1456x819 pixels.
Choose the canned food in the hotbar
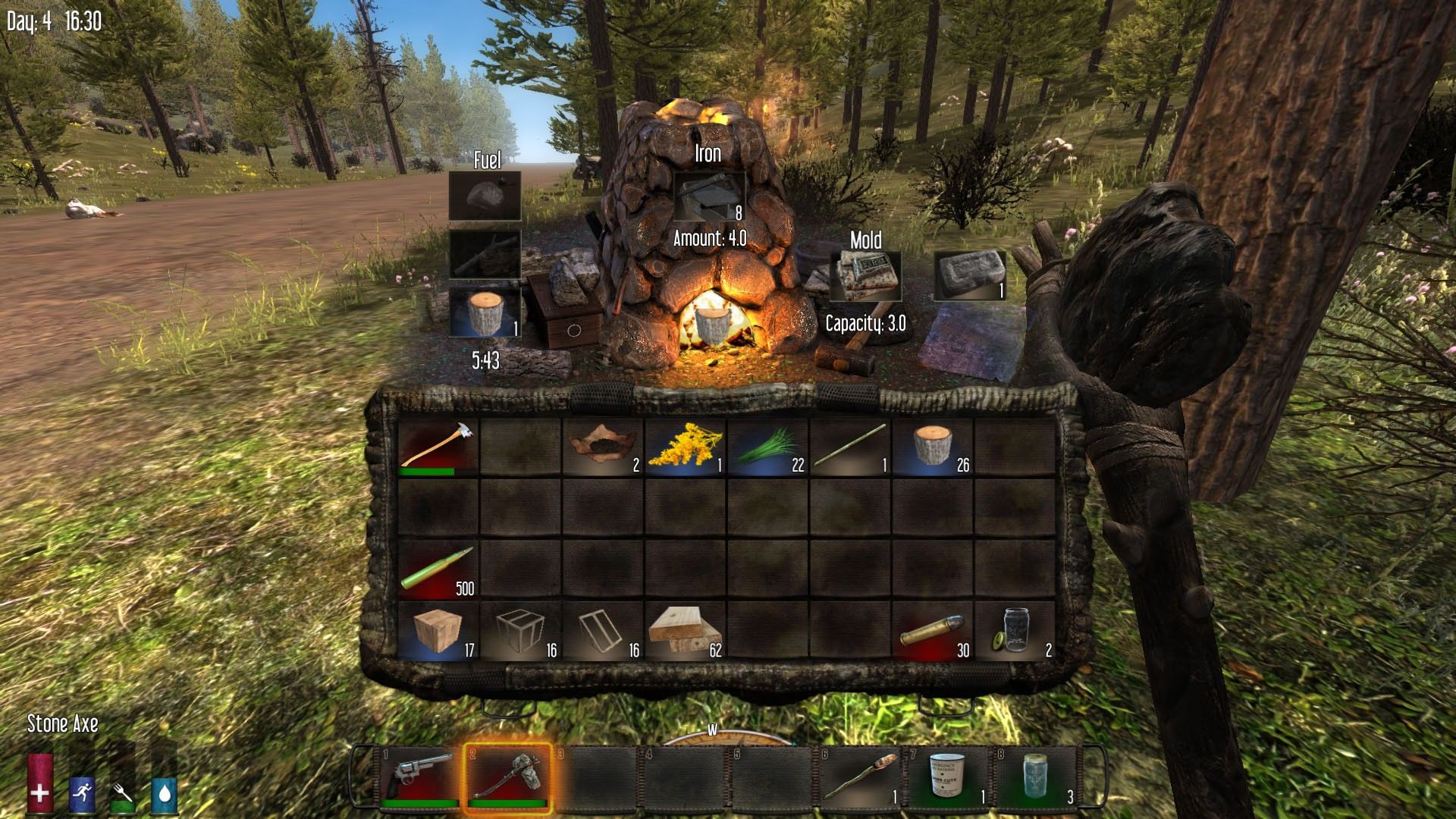(x=951, y=777)
